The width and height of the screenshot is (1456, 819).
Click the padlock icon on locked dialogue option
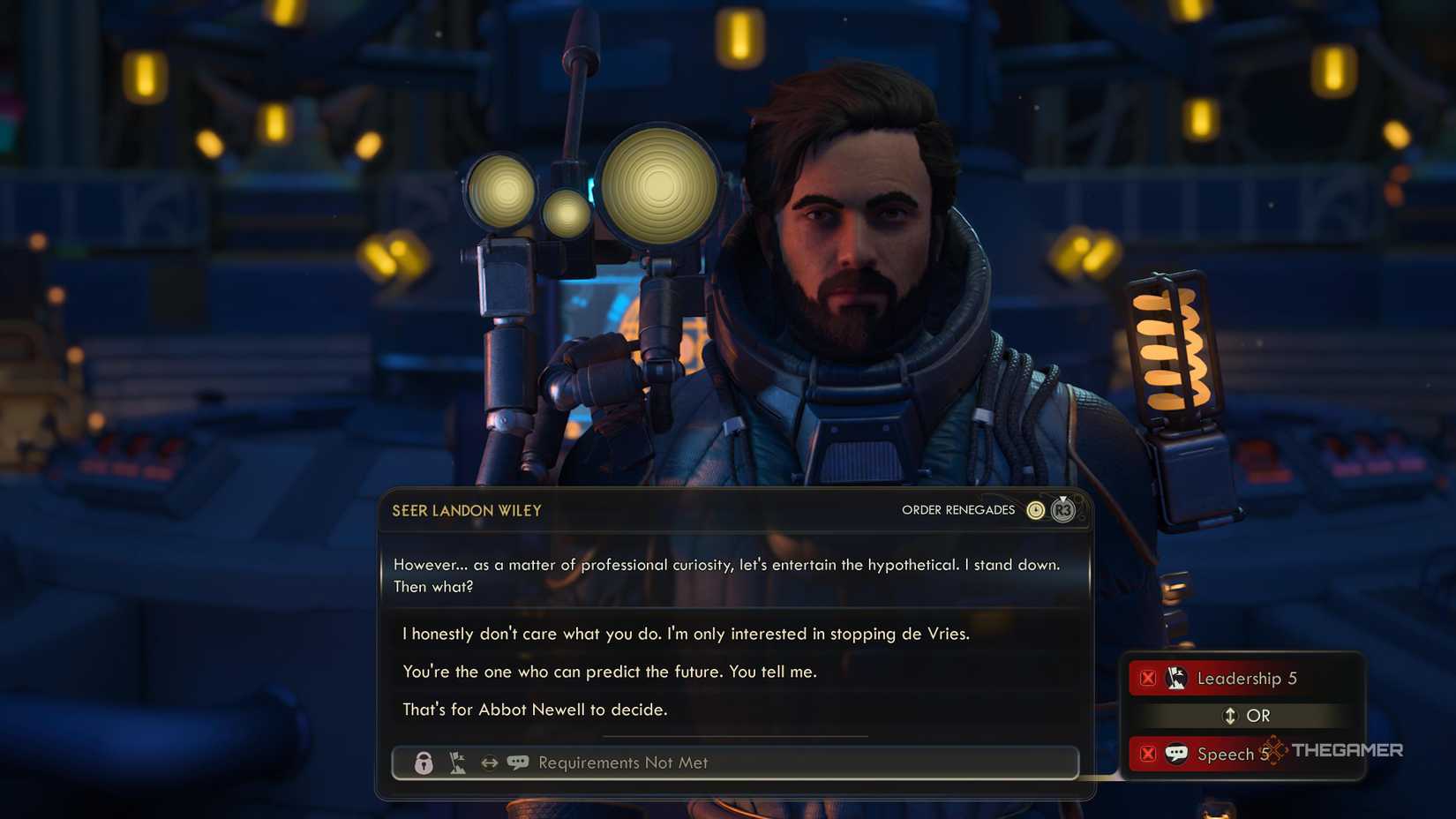pyautogui.click(x=424, y=764)
